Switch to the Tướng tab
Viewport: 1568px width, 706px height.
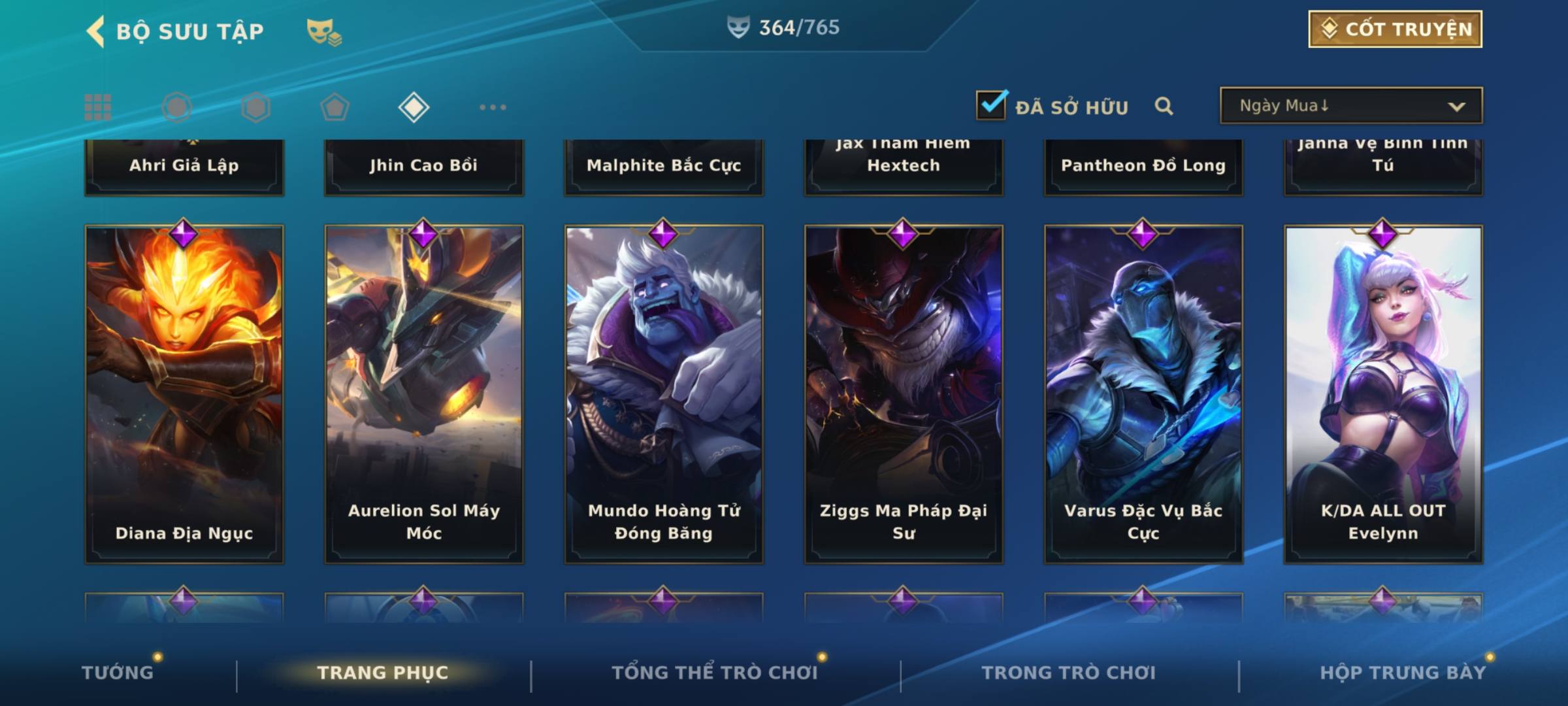click(x=118, y=673)
